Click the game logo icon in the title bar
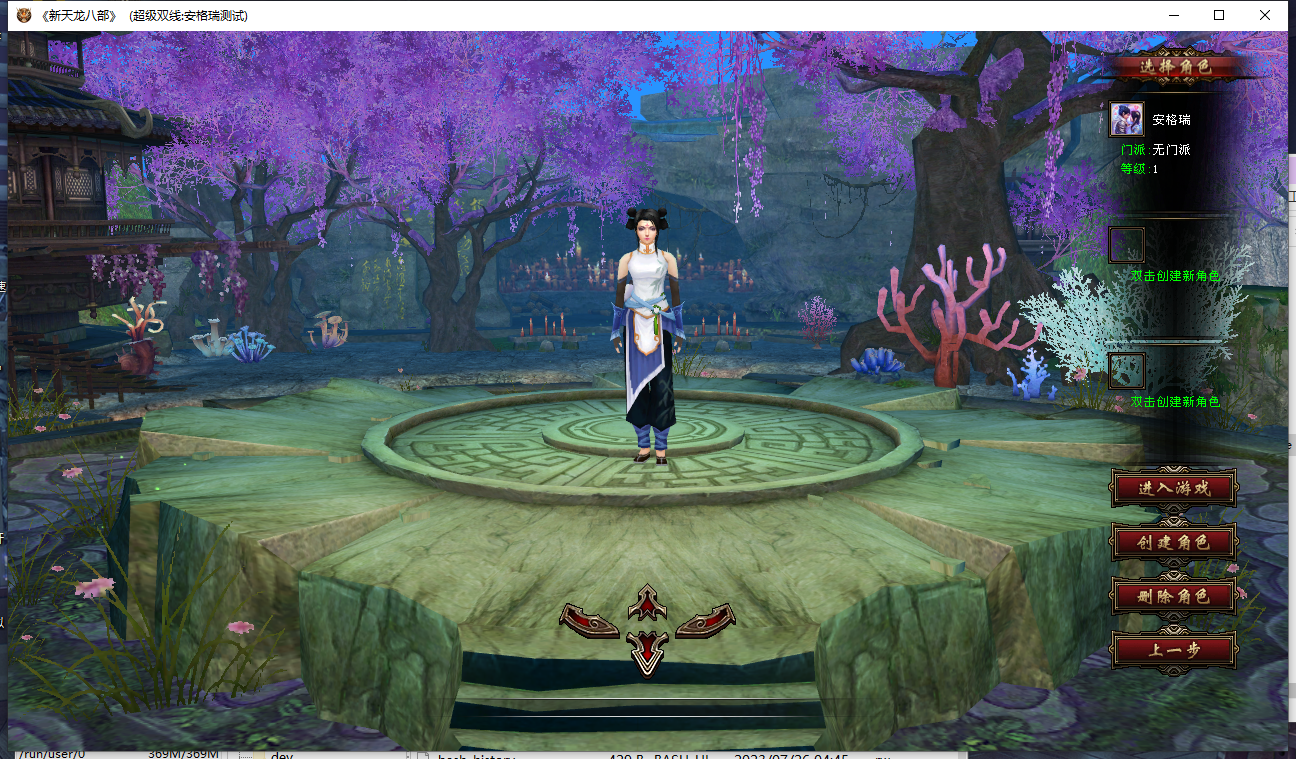Screen dimensions: 1296x759 point(22,15)
